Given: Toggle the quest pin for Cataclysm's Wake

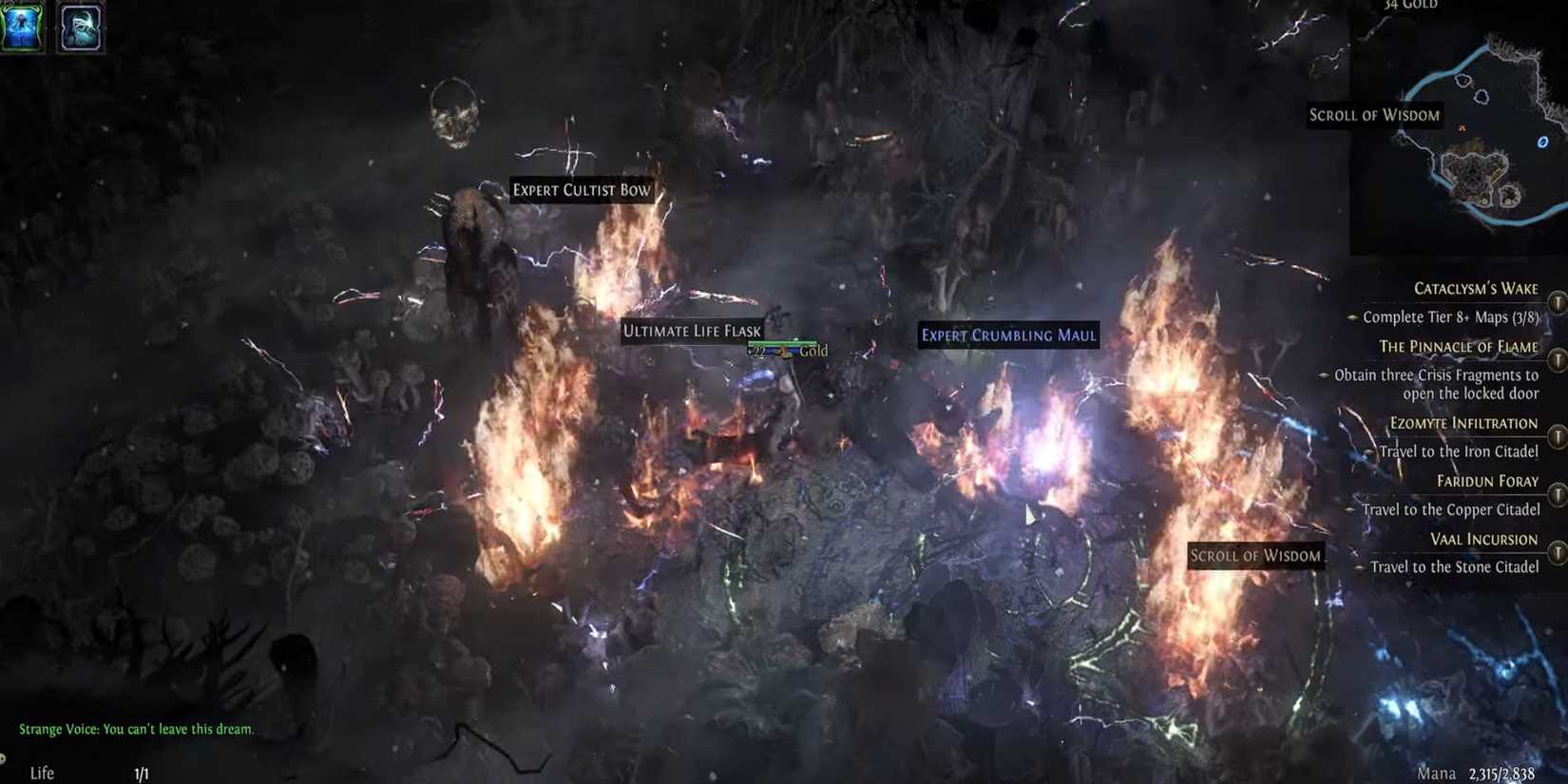Looking at the screenshot, I should (x=1558, y=302).
